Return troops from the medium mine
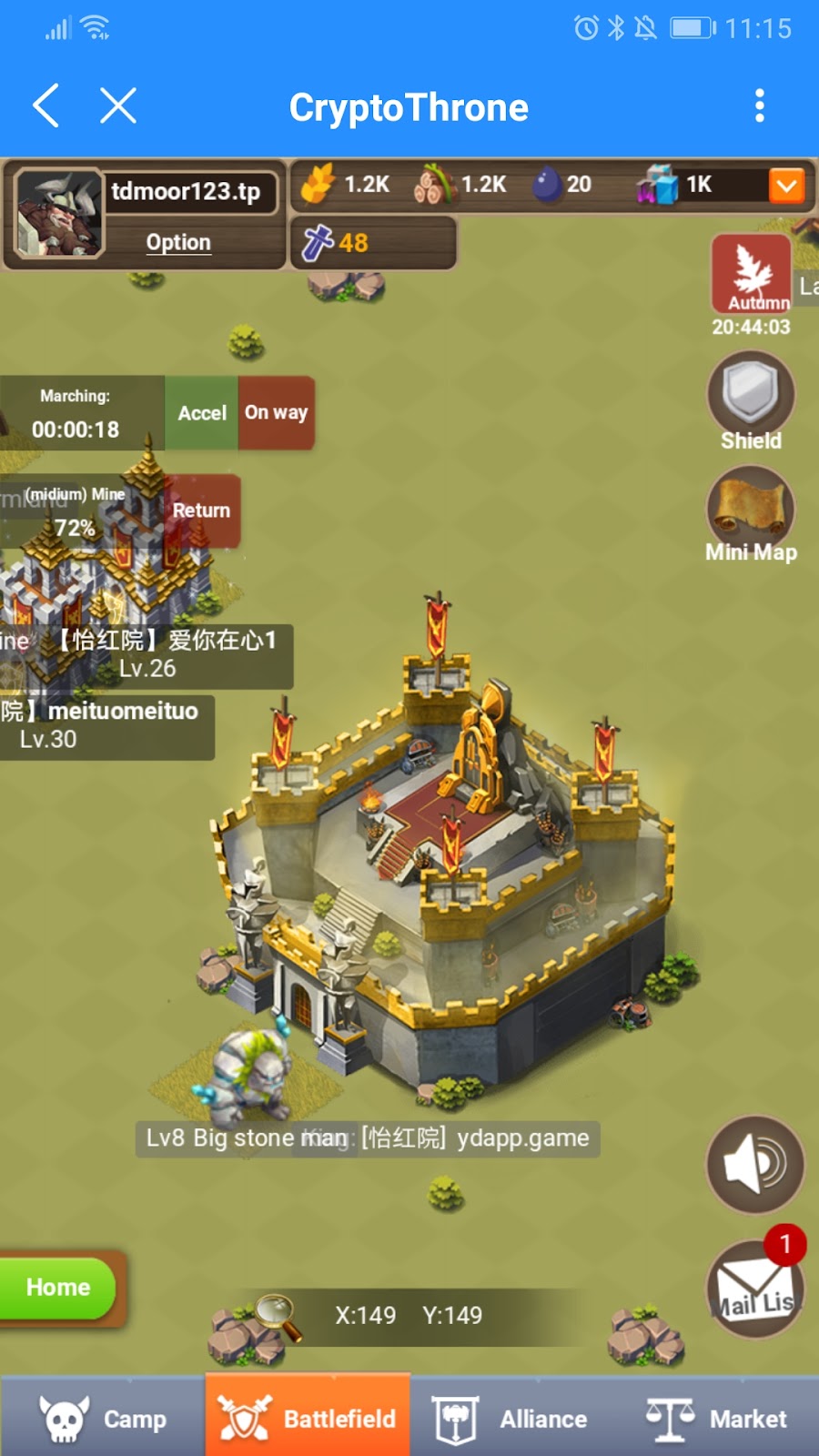The height and width of the screenshot is (1456, 819). (202, 511)
